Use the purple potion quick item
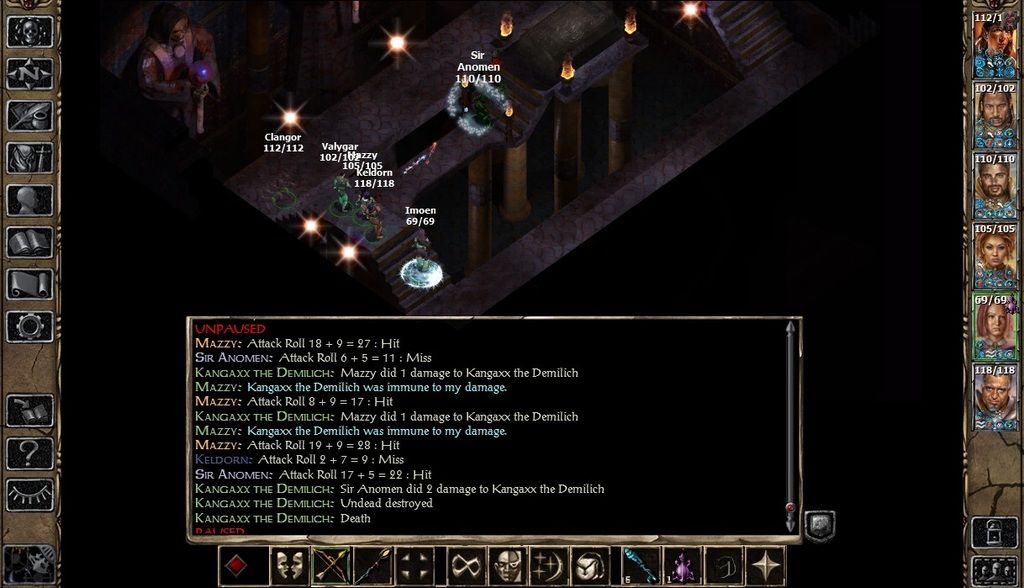The width and height of the screenshot is (1024, 588). click(x=682, y=566)
